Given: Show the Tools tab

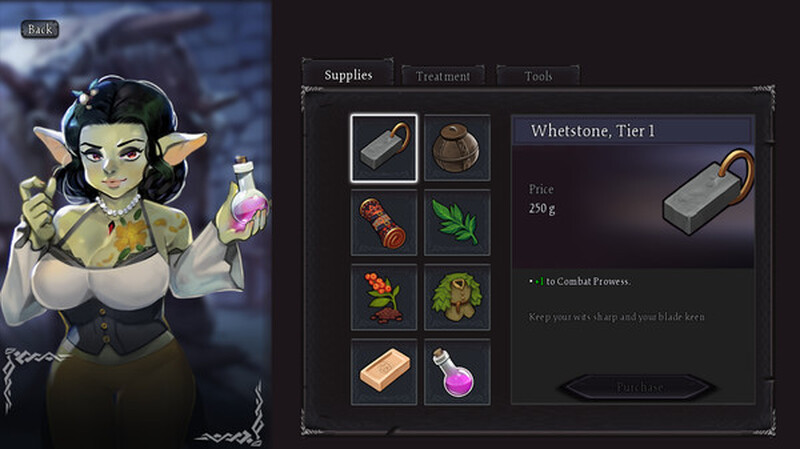Looking at the screenshot, I should pos(538,76).
